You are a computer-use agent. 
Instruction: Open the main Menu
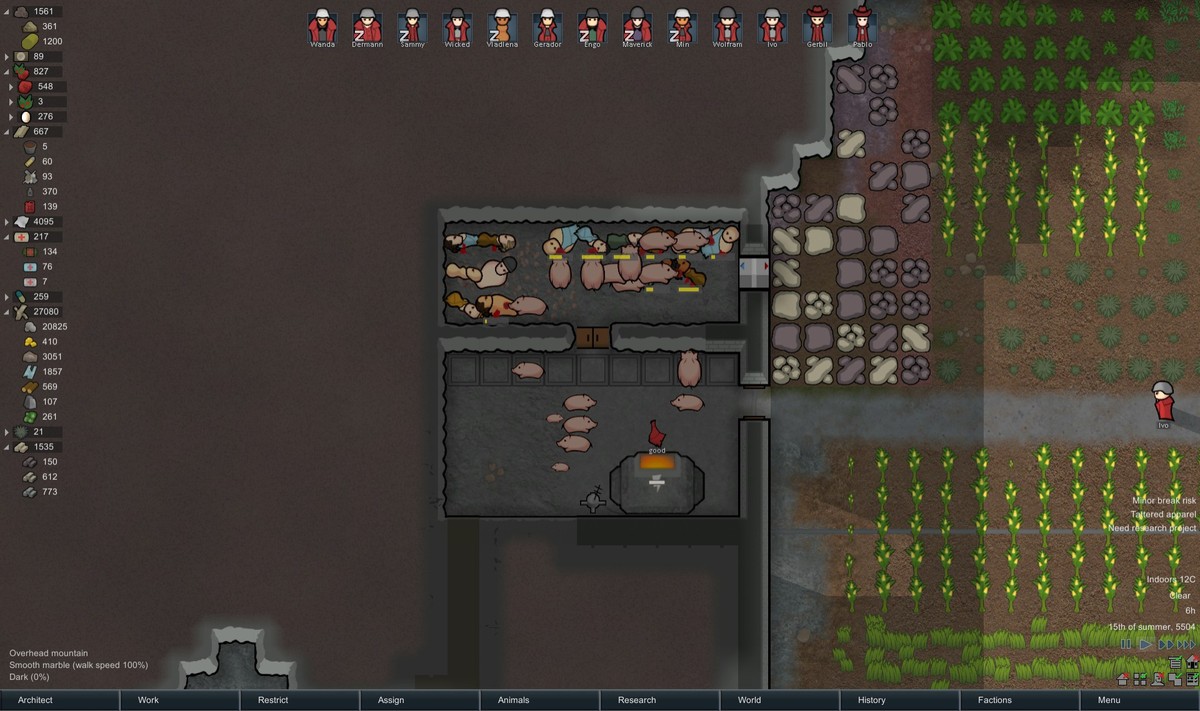[x=1109, y=700]
